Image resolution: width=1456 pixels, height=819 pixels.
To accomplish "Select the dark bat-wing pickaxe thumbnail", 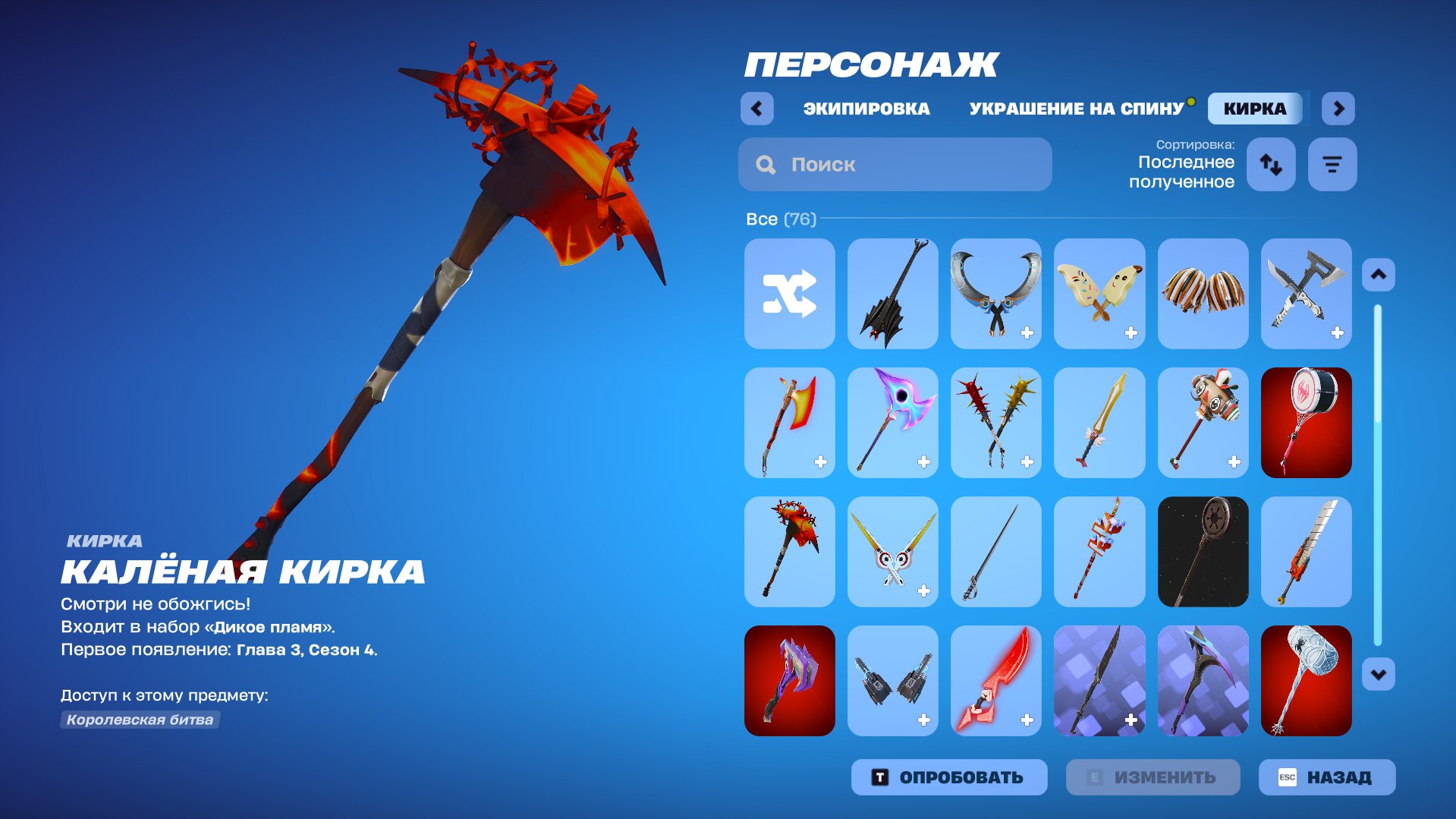I will click(x=892, y=294).
